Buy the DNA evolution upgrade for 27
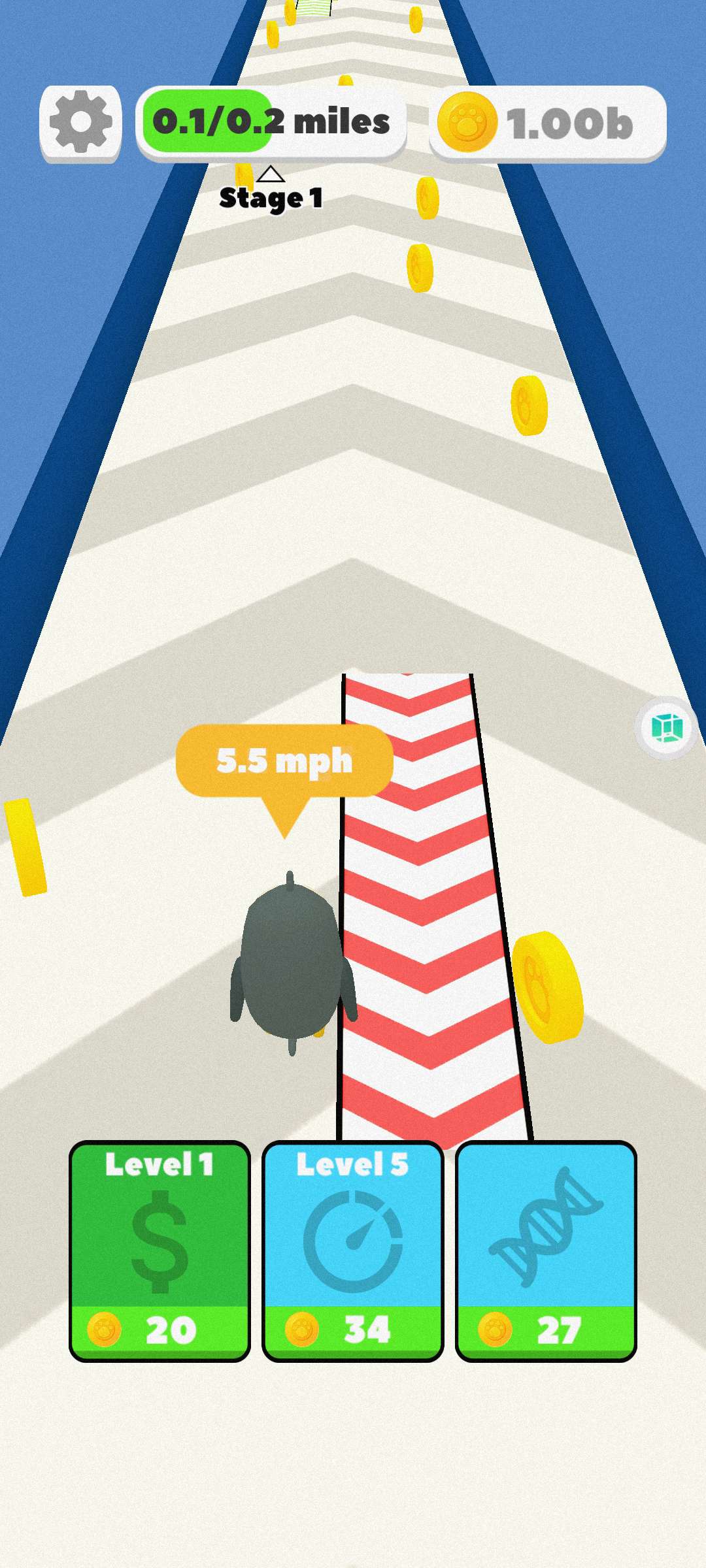 pos(546,1250)
